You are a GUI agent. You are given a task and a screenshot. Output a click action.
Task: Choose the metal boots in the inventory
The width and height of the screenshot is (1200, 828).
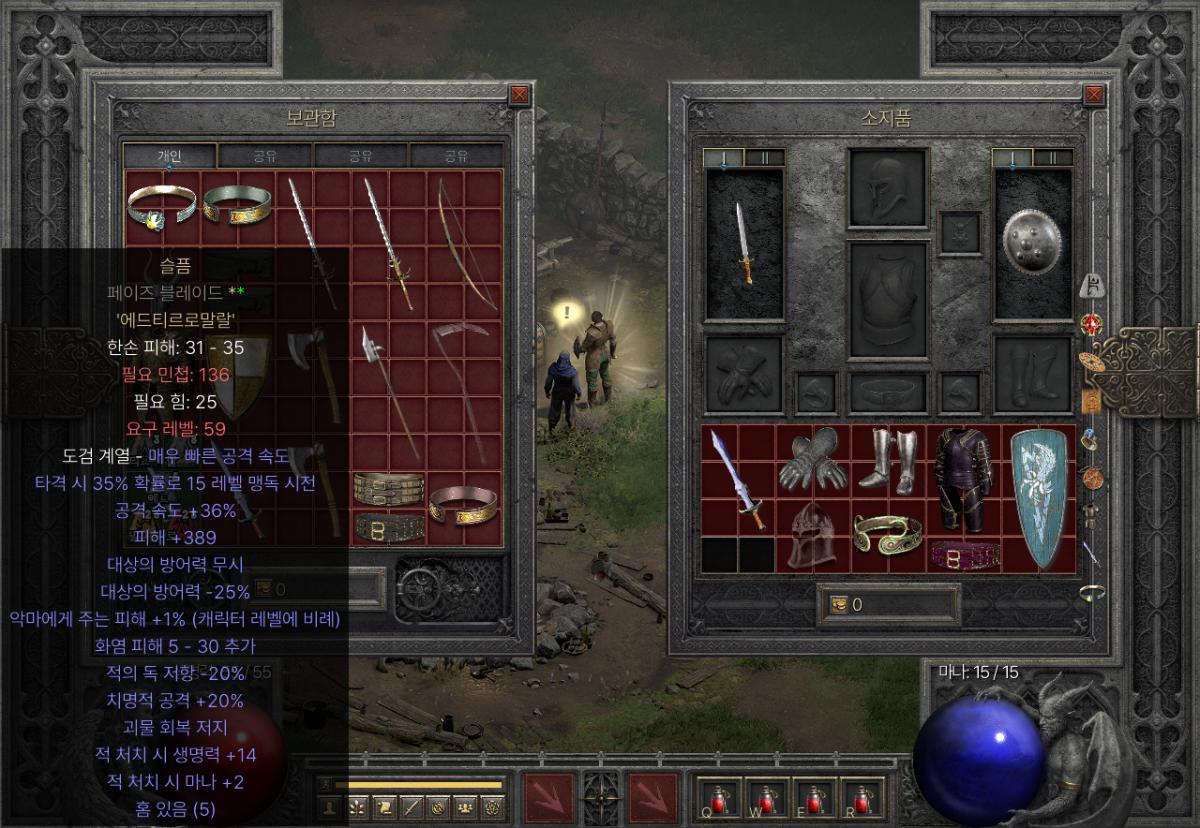coord(888,459)
